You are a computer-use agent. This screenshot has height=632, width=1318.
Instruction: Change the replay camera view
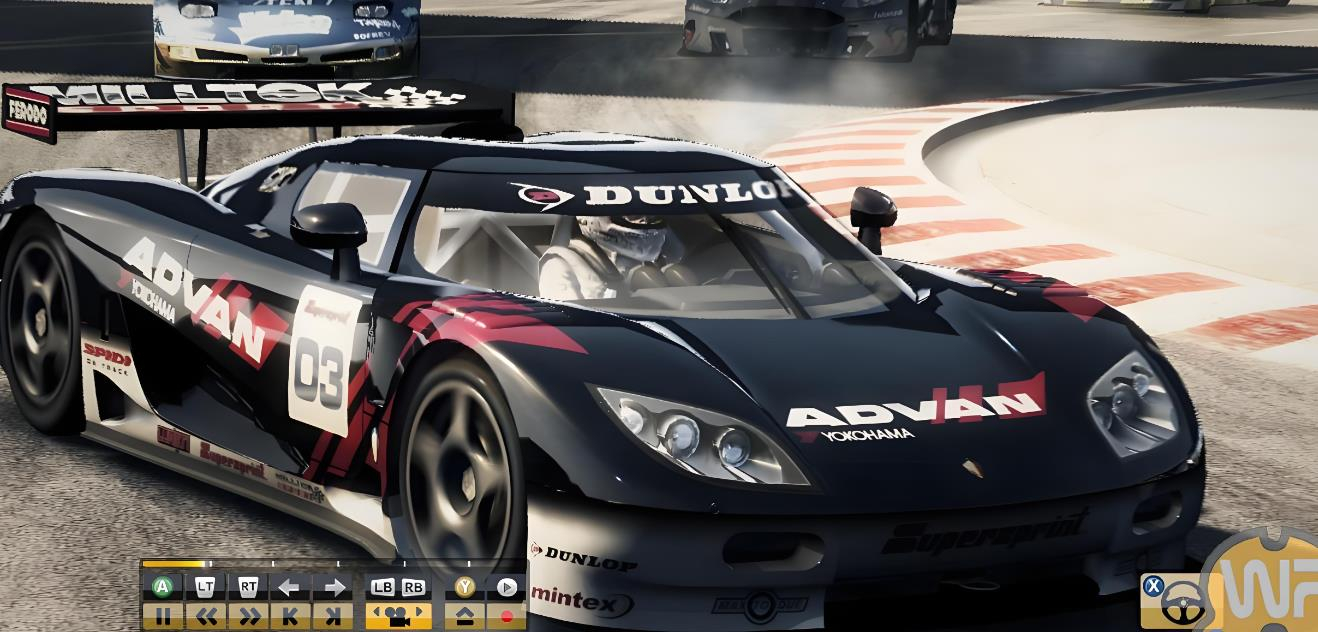pyautogui.click(x=398, y=616)
